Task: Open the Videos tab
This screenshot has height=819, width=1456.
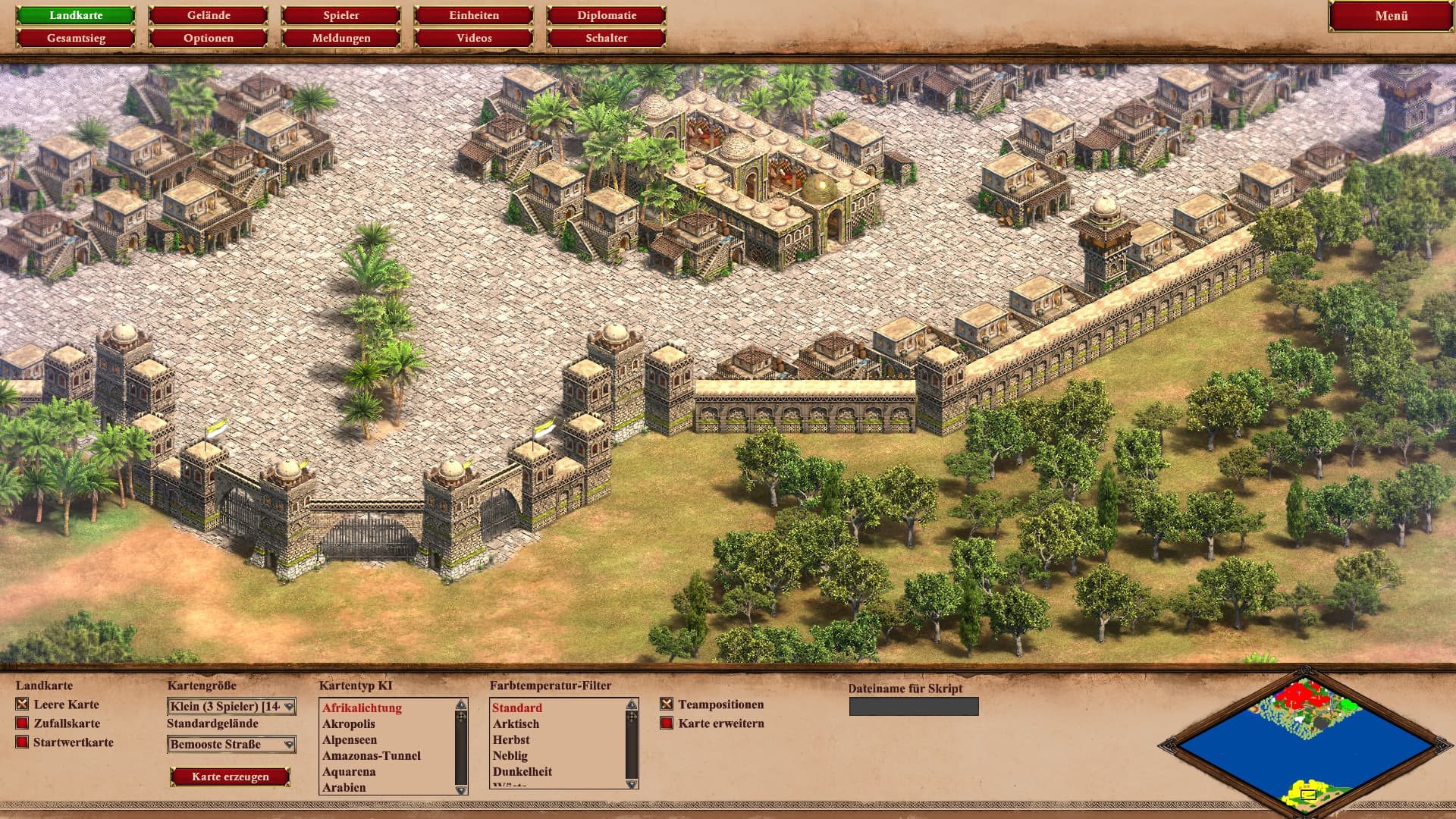Action: point(474,38)
